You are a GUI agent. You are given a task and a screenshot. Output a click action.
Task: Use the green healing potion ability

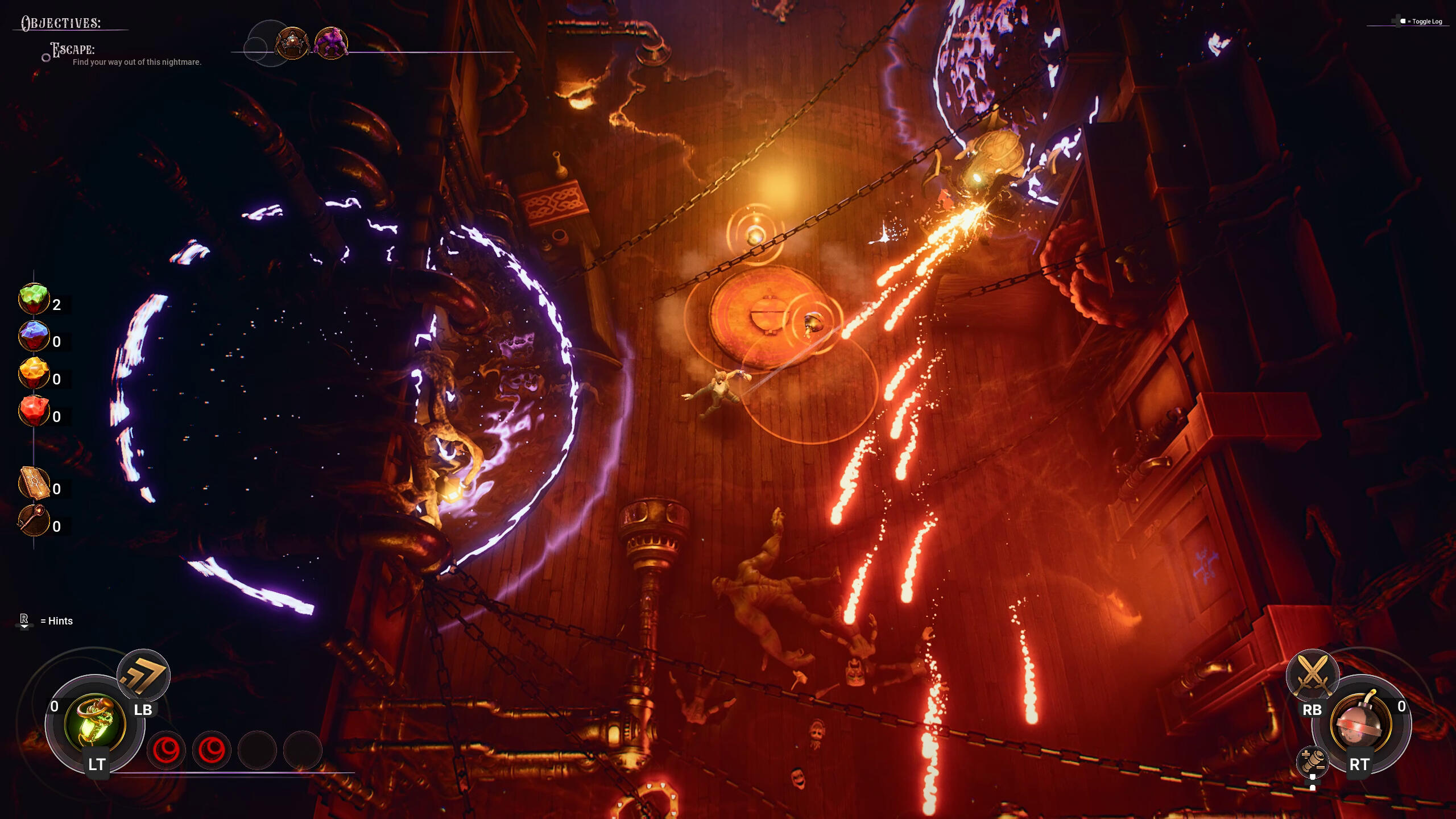pyautogui.click(x=95, y=723)
